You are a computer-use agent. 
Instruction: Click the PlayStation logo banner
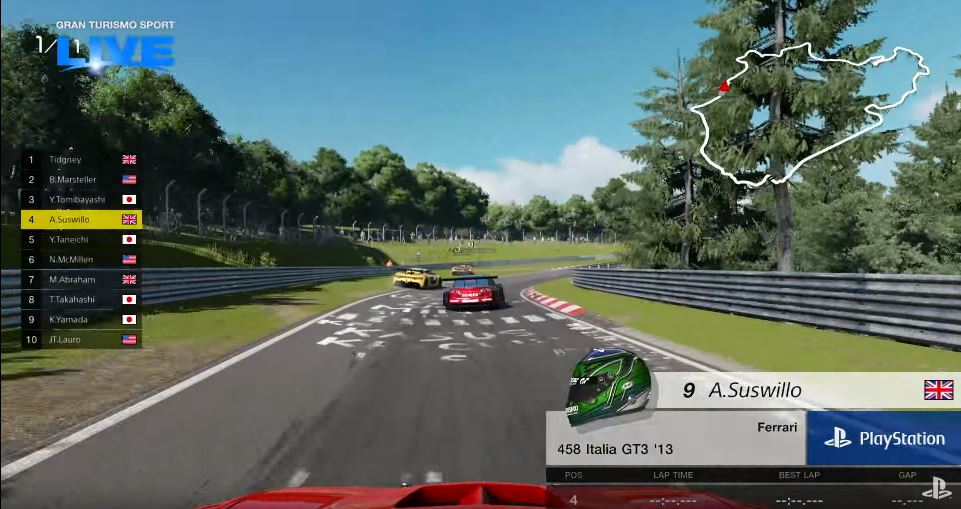[x=884, y=438]
